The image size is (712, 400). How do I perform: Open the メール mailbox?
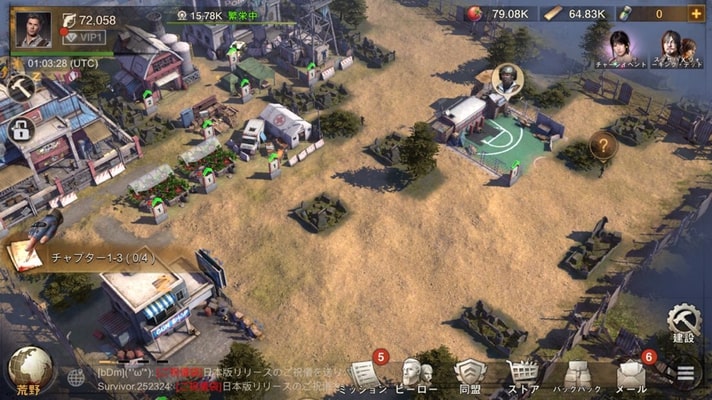pos(631,374)
